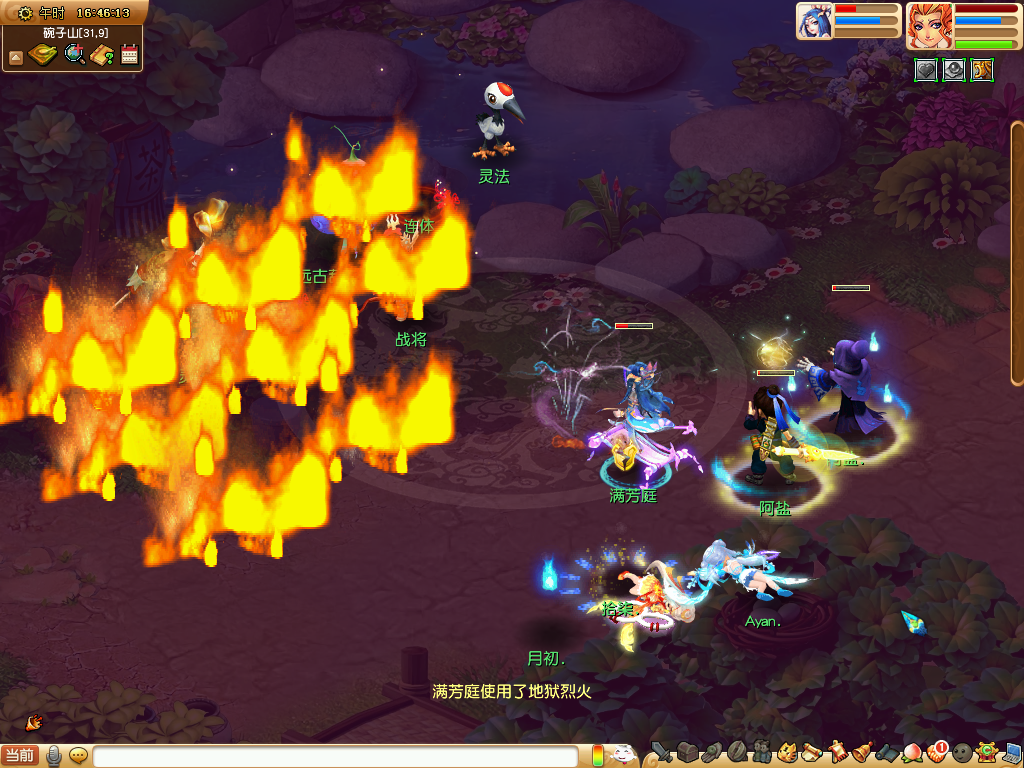Click the white cat face icon

click(623, 754)
